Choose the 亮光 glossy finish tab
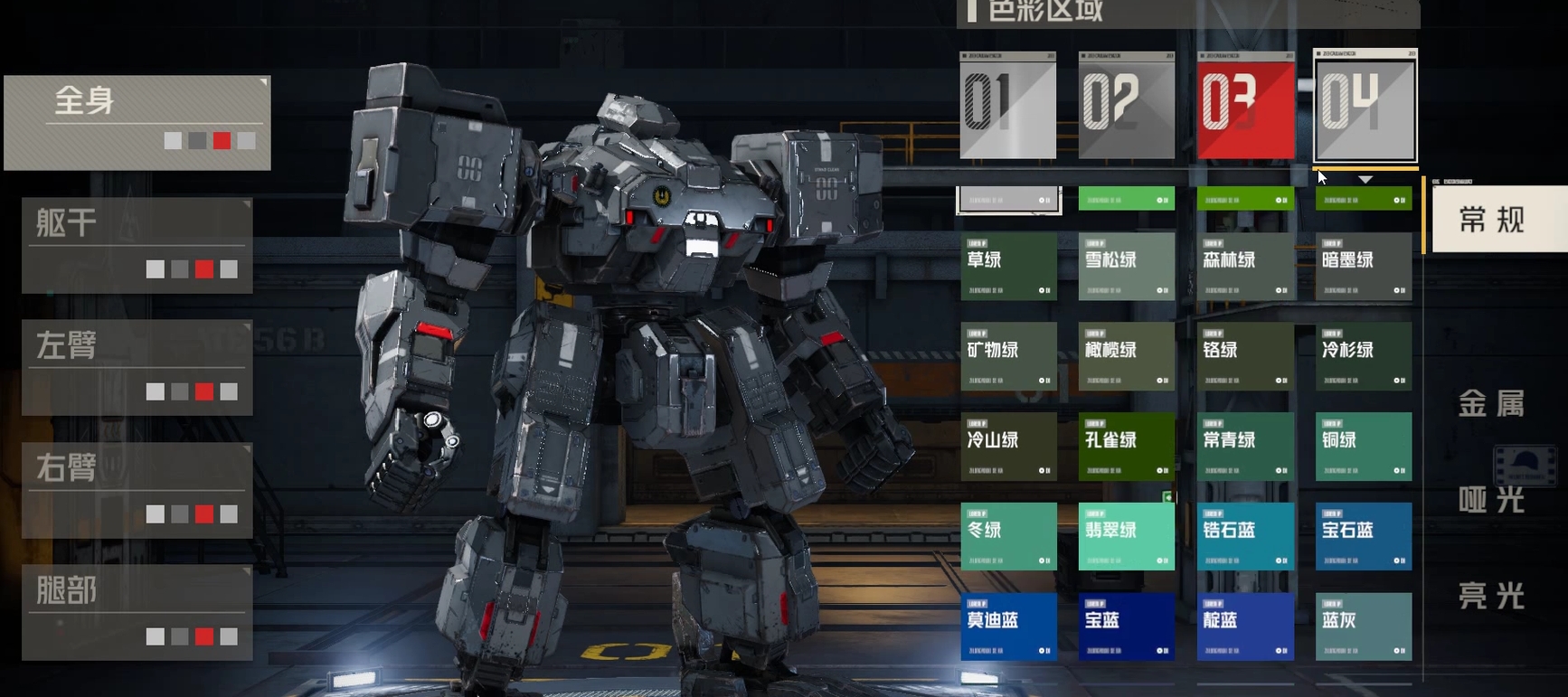This screenshot has width=1568, height=697. [x=1492, y=596]
